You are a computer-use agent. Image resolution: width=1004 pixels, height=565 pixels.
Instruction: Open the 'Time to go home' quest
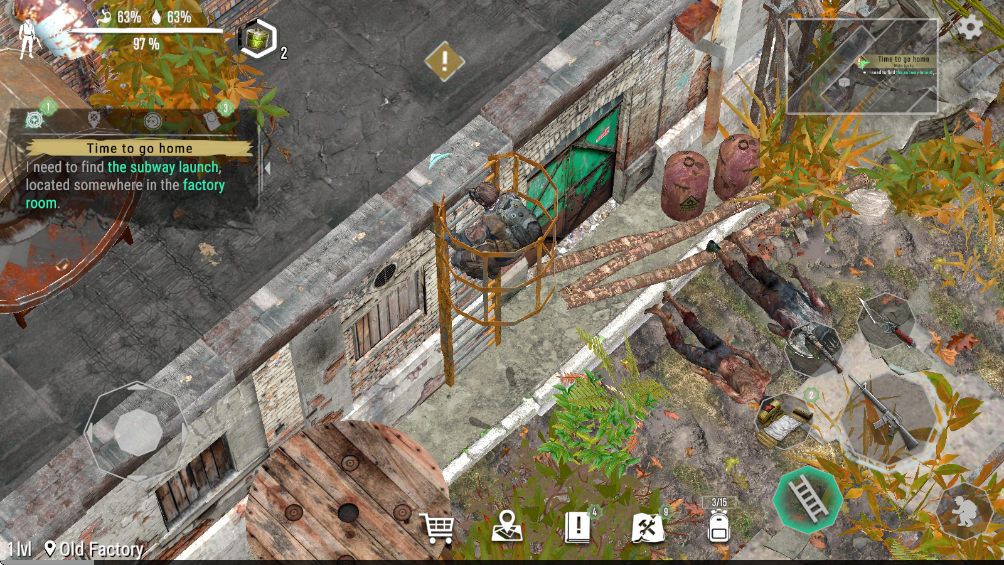coord(139,148)
